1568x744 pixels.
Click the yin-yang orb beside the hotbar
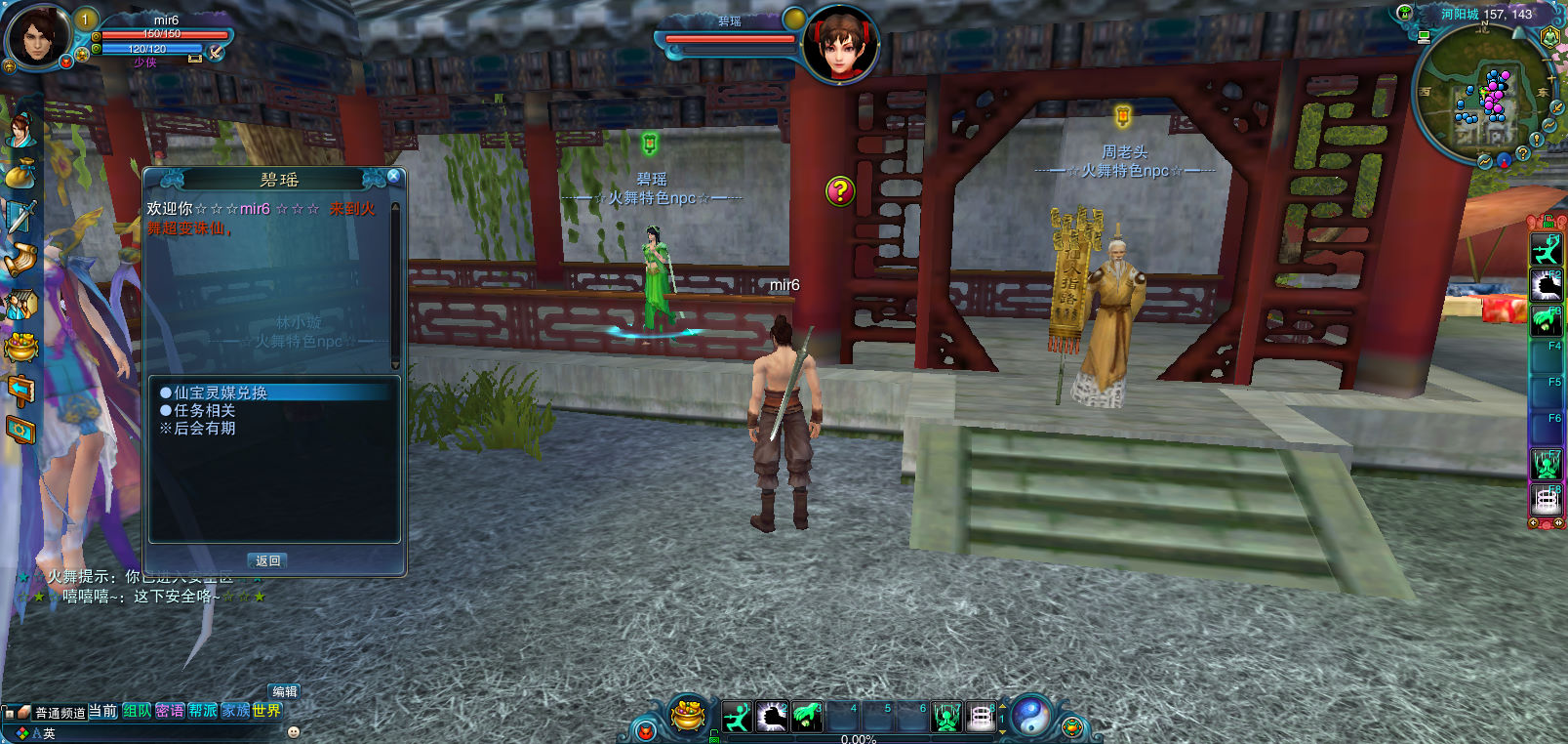1031,717
